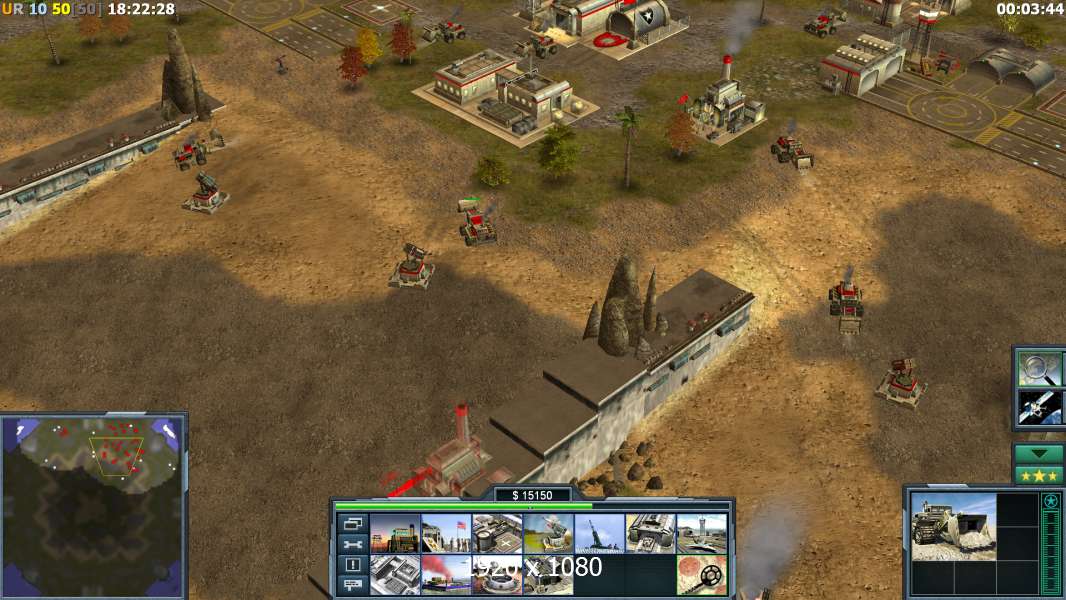This screenshot has height=600, width=1066.
Task: Build the Airfield with the control tower
Action: tap(702, 534)
